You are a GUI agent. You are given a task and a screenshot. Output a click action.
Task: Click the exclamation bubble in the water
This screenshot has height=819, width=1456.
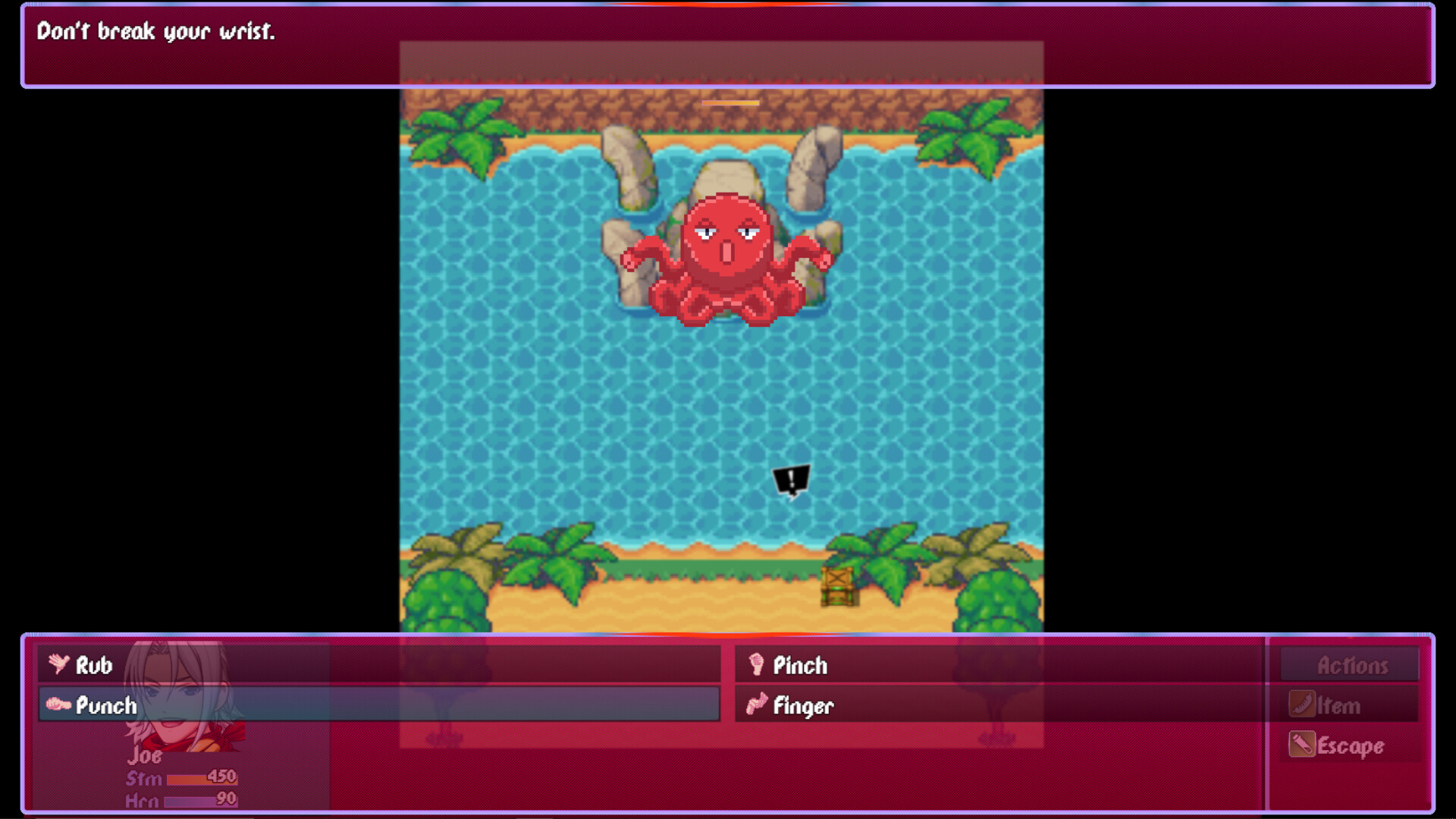point(789,479)
